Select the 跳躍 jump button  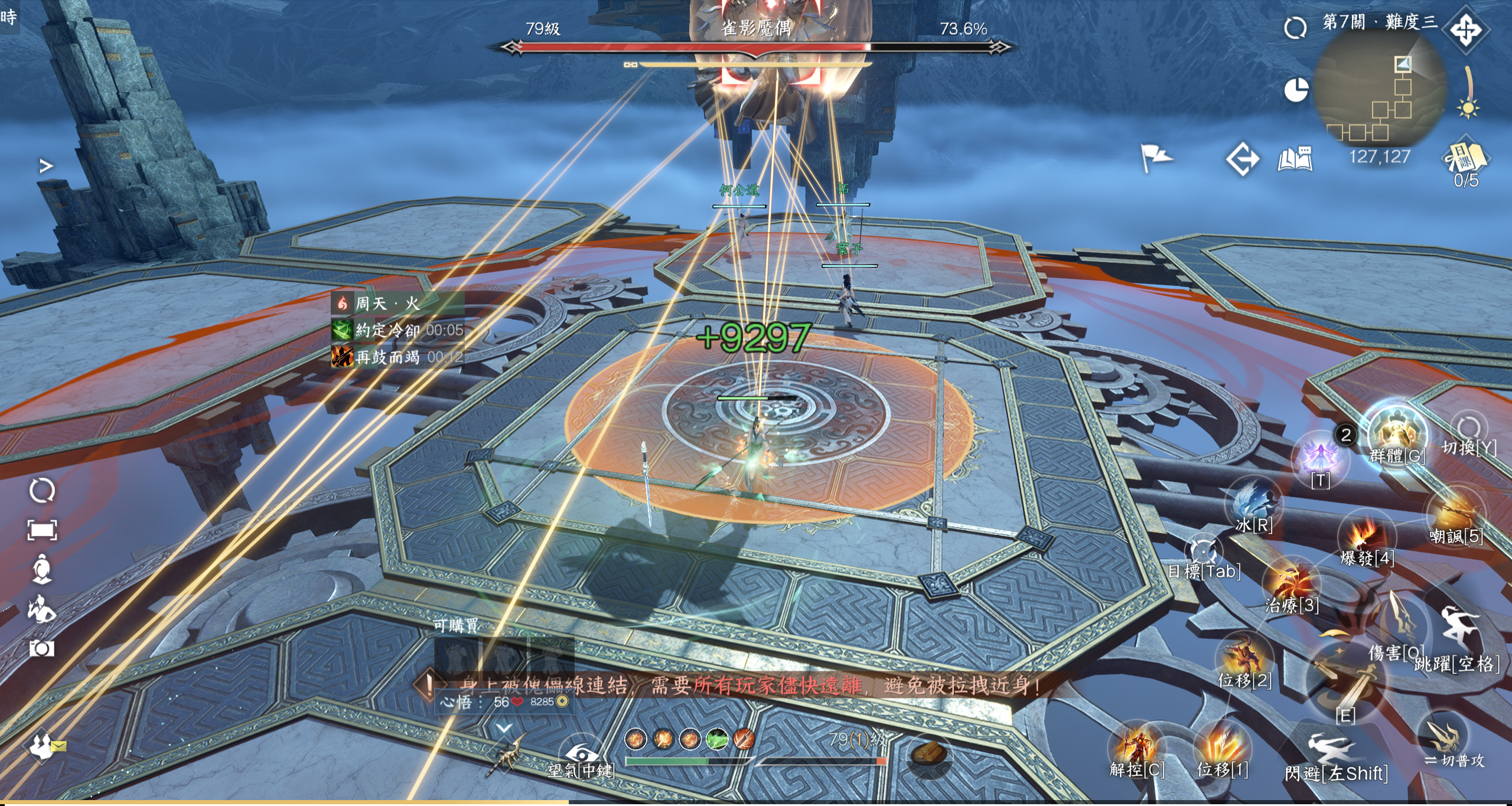[x=1458, y=633]
